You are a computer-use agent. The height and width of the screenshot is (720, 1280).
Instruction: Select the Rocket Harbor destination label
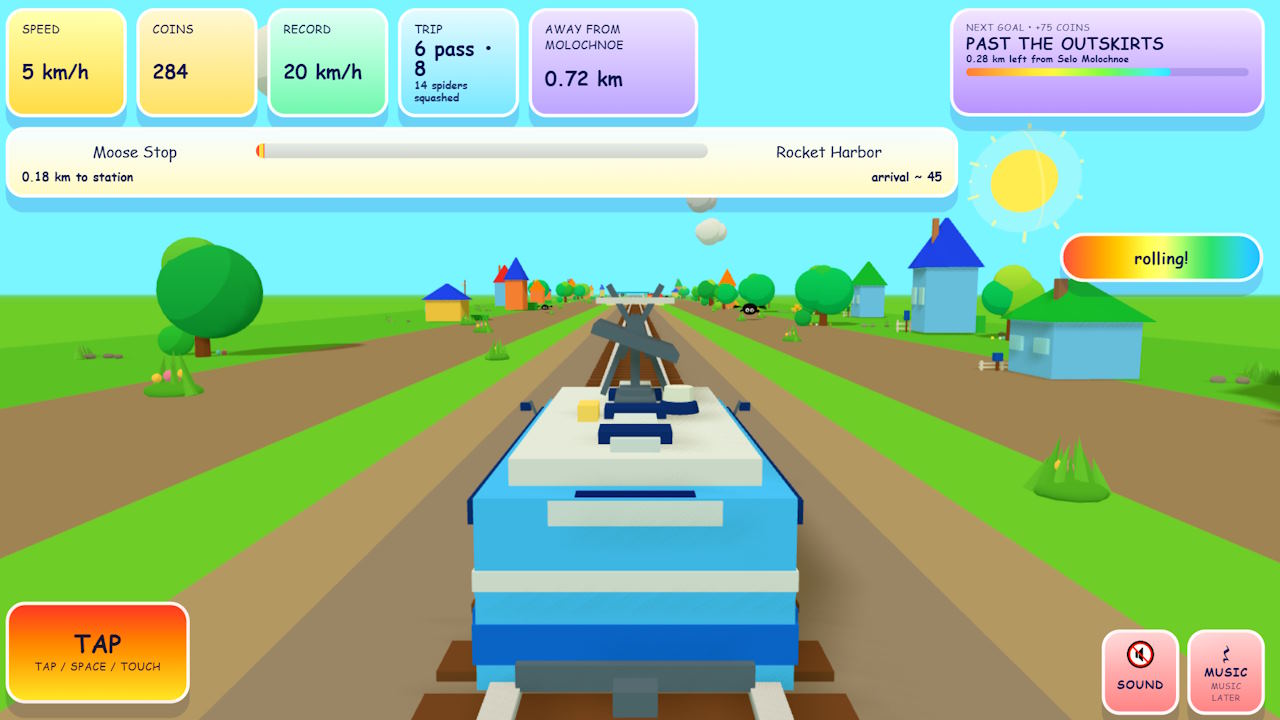828,152
